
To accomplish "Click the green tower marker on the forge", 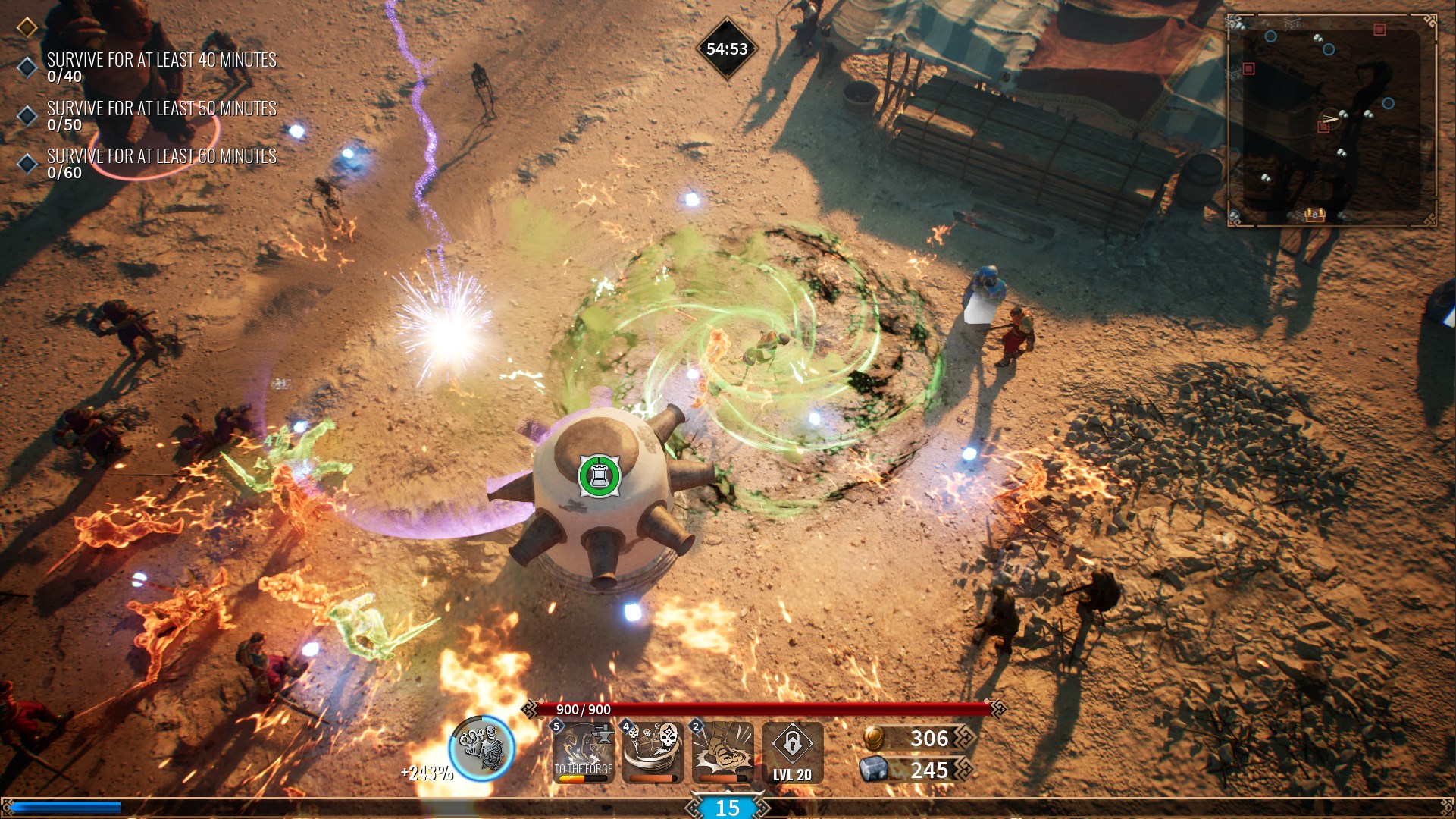I will click(x=599, y=475).
